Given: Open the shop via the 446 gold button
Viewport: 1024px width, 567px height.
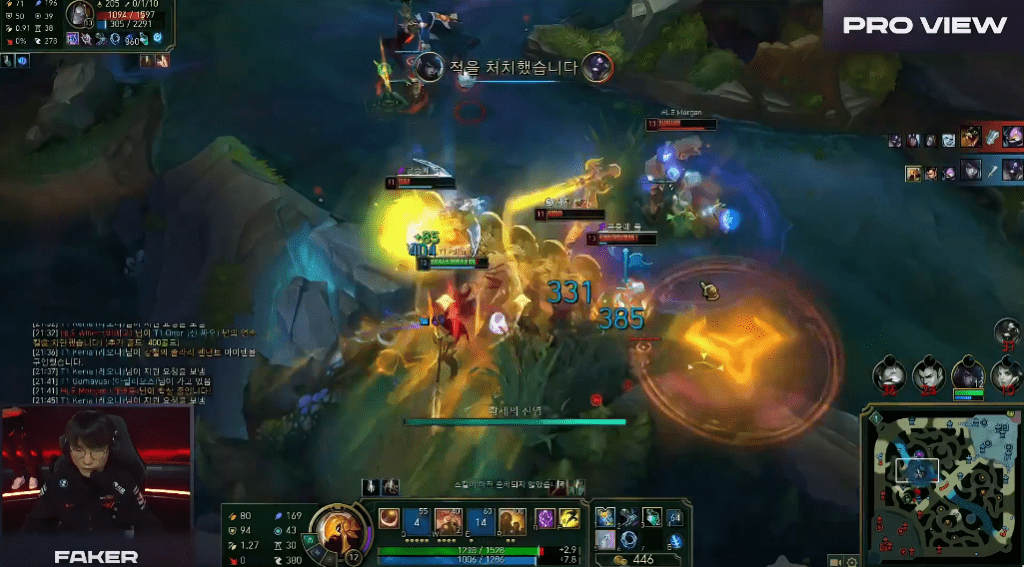Looking at the screenshot, I should (x=637, y=560).
